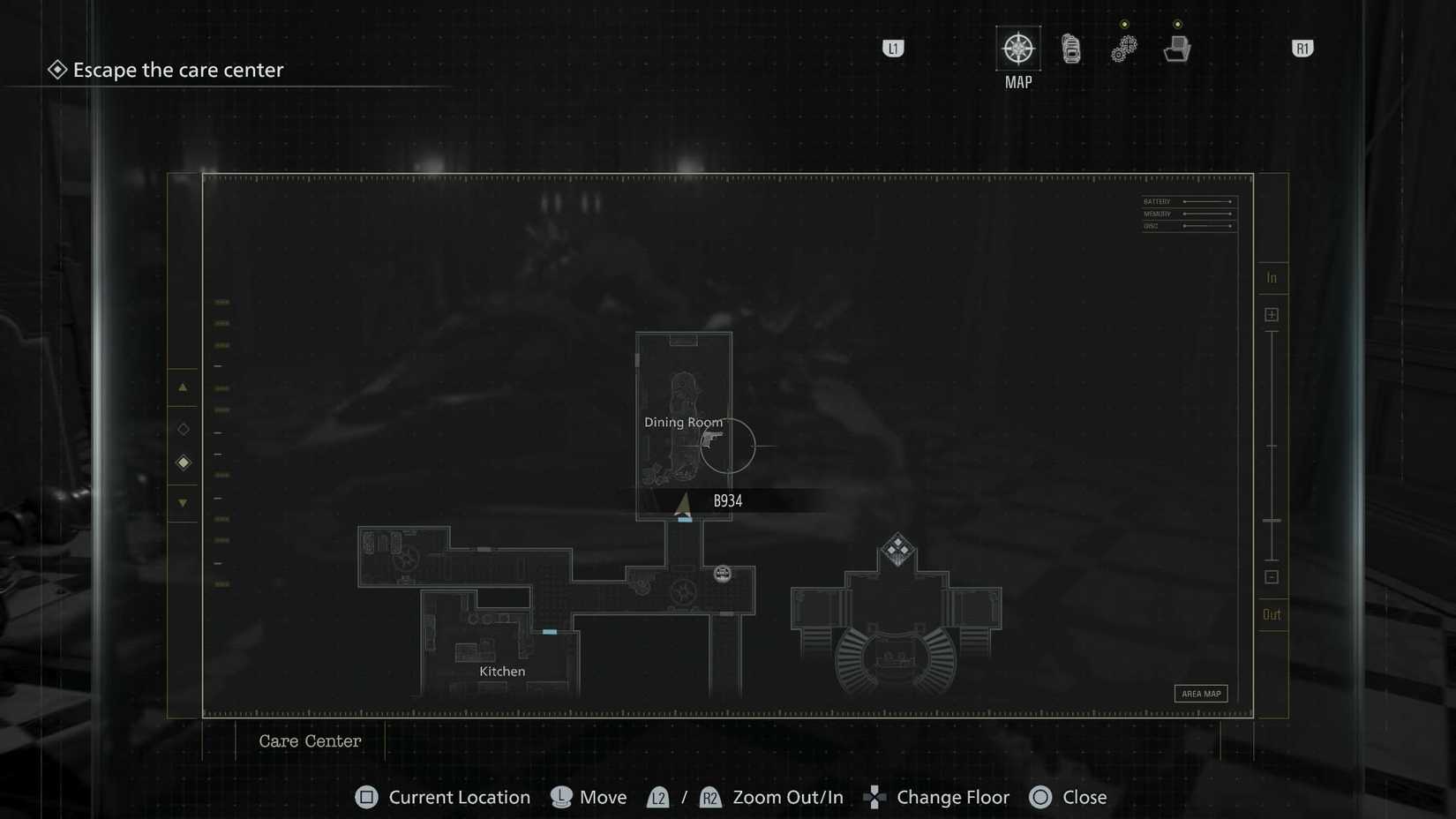Open the file records folder icon
Image resolution: width=1456 pixels, height=819 pixels.
1177,49
